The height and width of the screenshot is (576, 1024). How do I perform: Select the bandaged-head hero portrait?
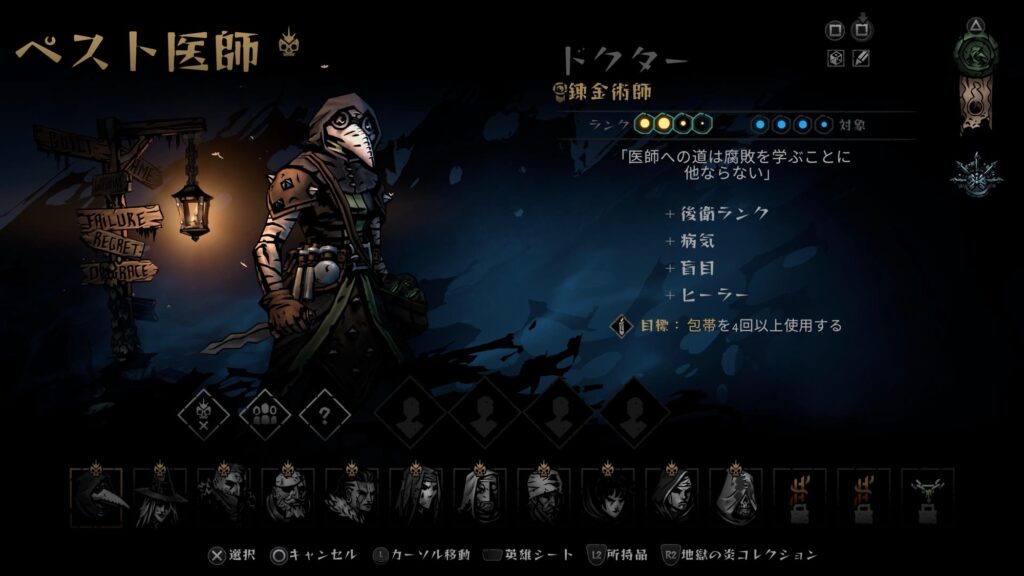click(x=544, y=496)
